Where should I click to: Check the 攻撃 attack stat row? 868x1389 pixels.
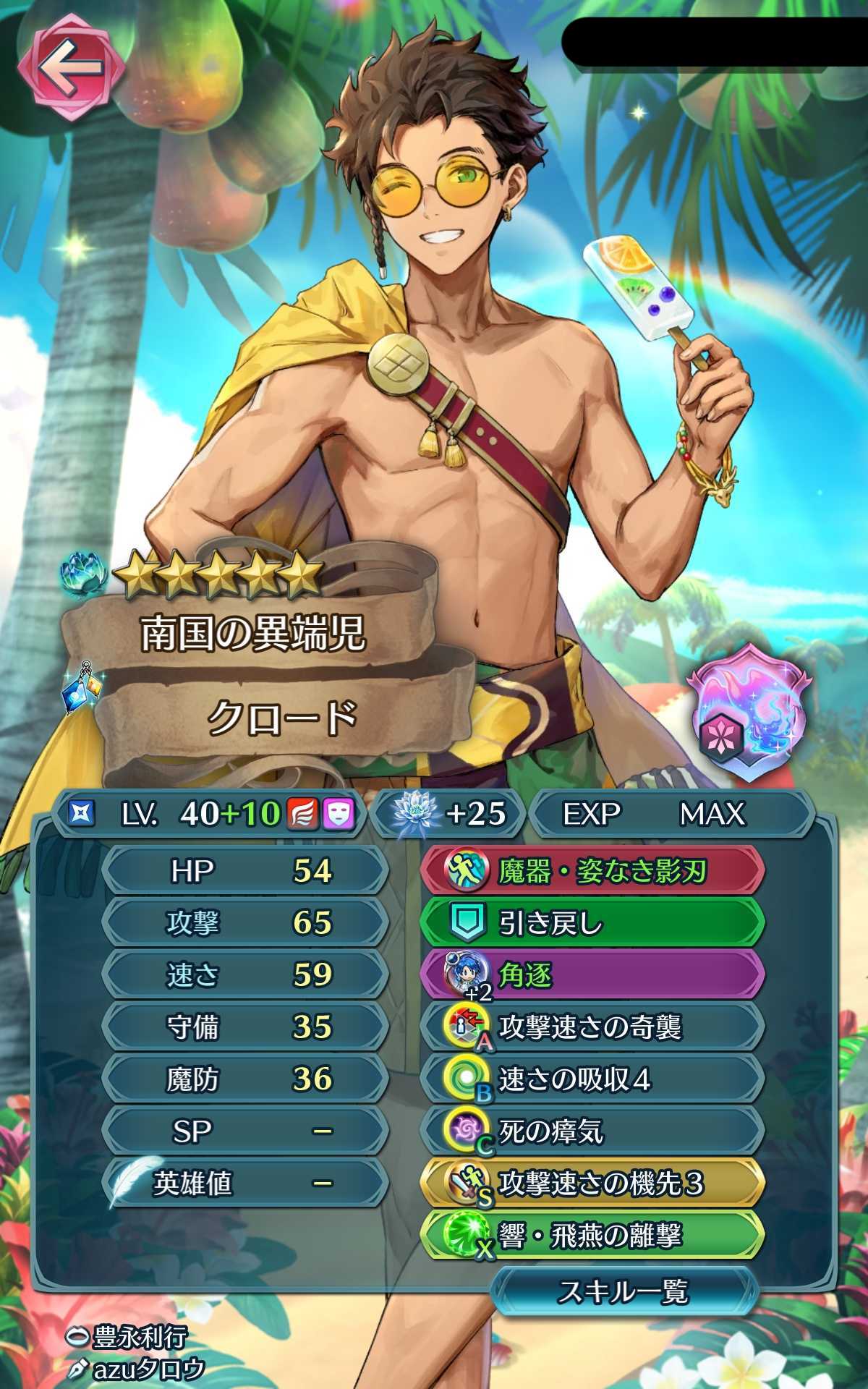[246, 923]
